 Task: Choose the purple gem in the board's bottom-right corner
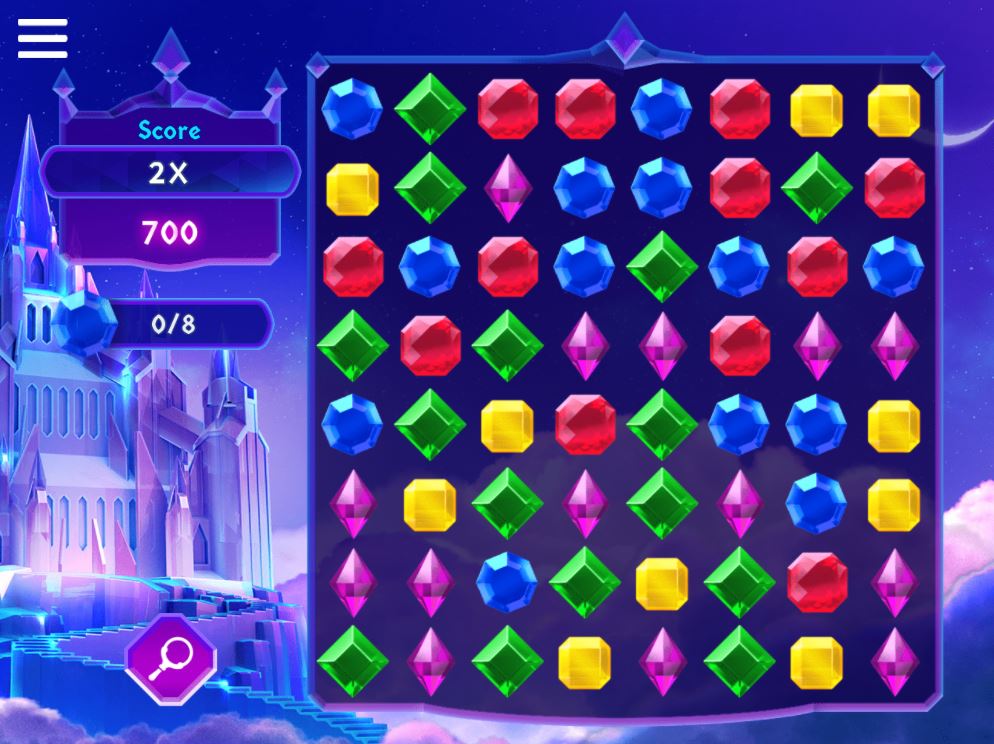click(x=894, y=661)
